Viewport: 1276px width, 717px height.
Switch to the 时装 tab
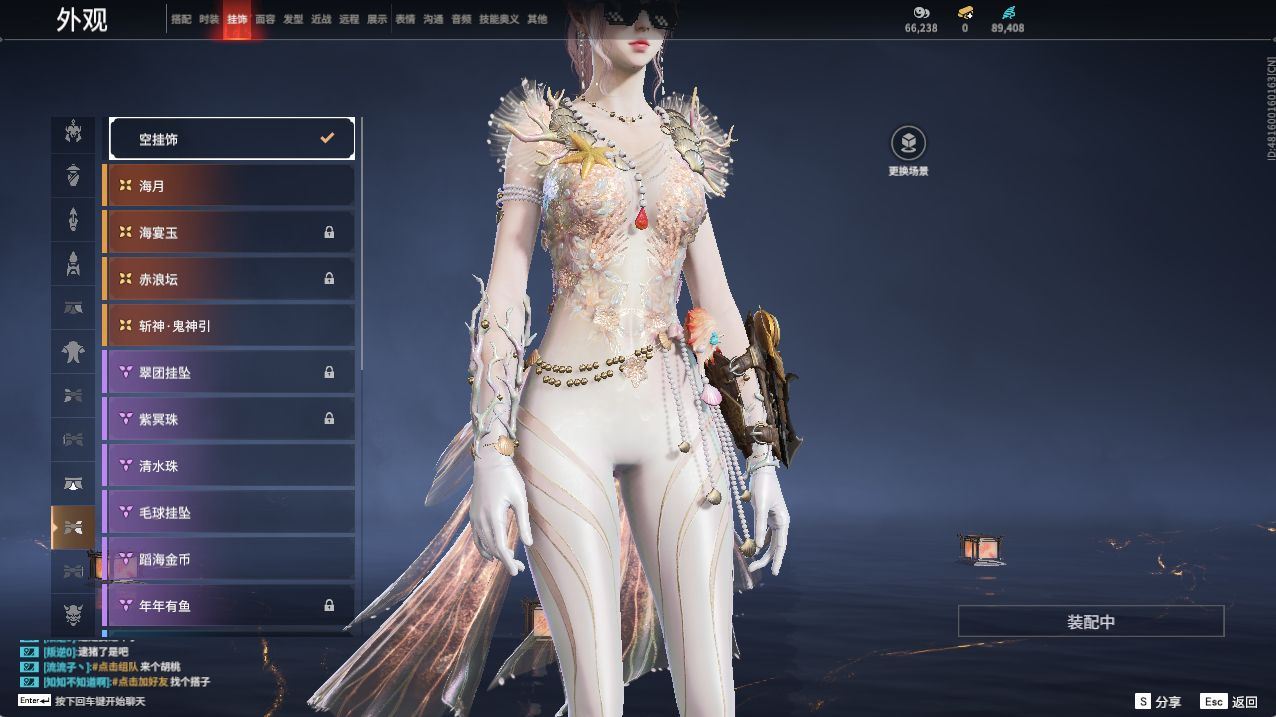coord(208,19)
